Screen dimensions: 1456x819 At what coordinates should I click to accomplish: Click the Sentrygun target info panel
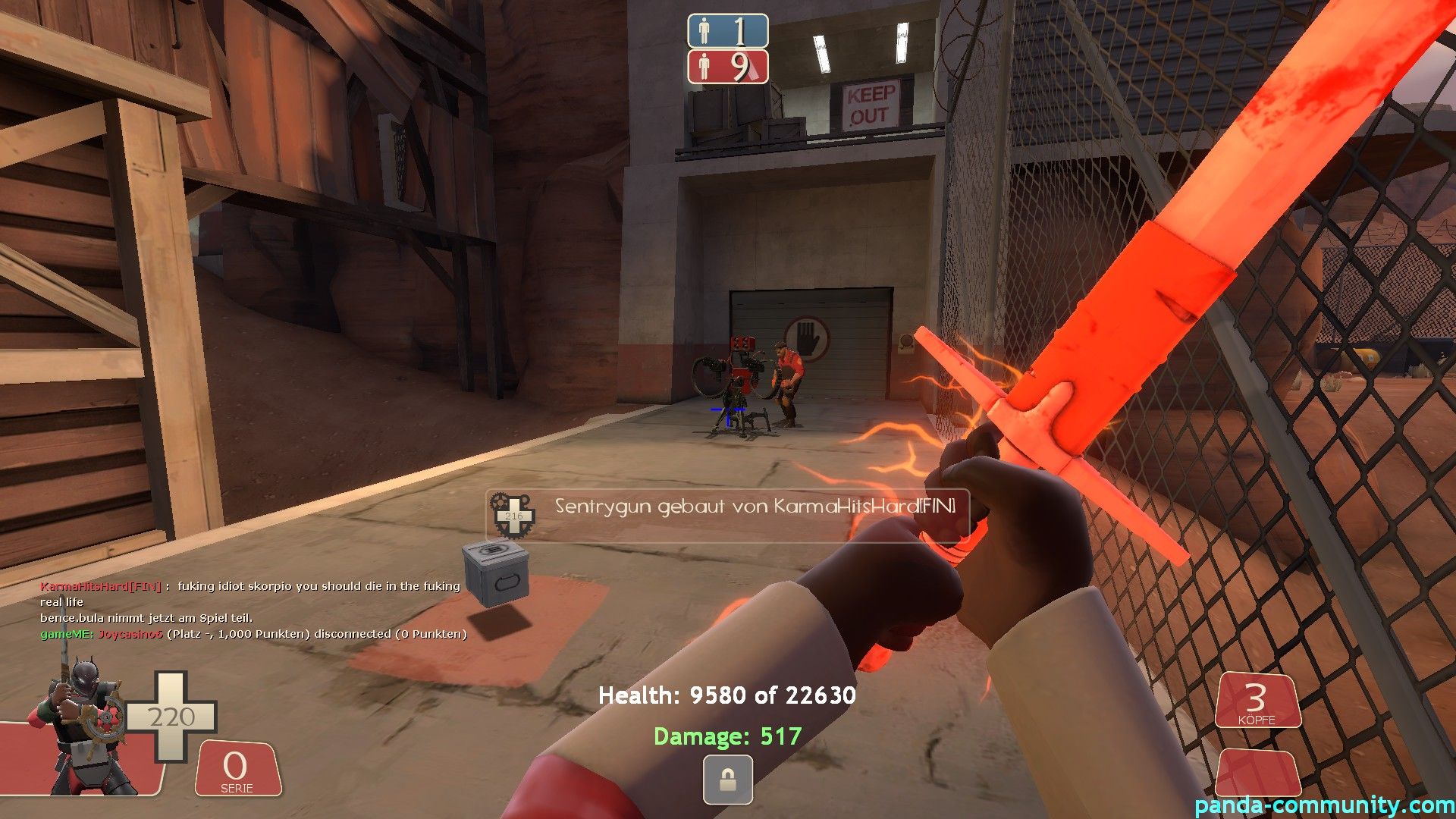pyautogui.click(x=727, y=515)
